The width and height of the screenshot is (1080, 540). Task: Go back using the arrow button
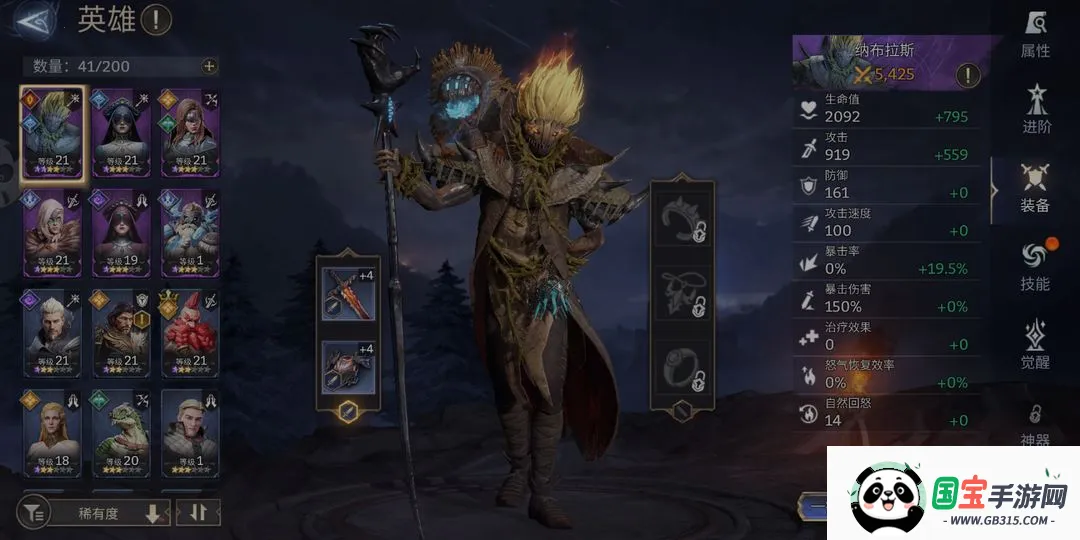pyautogui.click(x=34, y=20)
